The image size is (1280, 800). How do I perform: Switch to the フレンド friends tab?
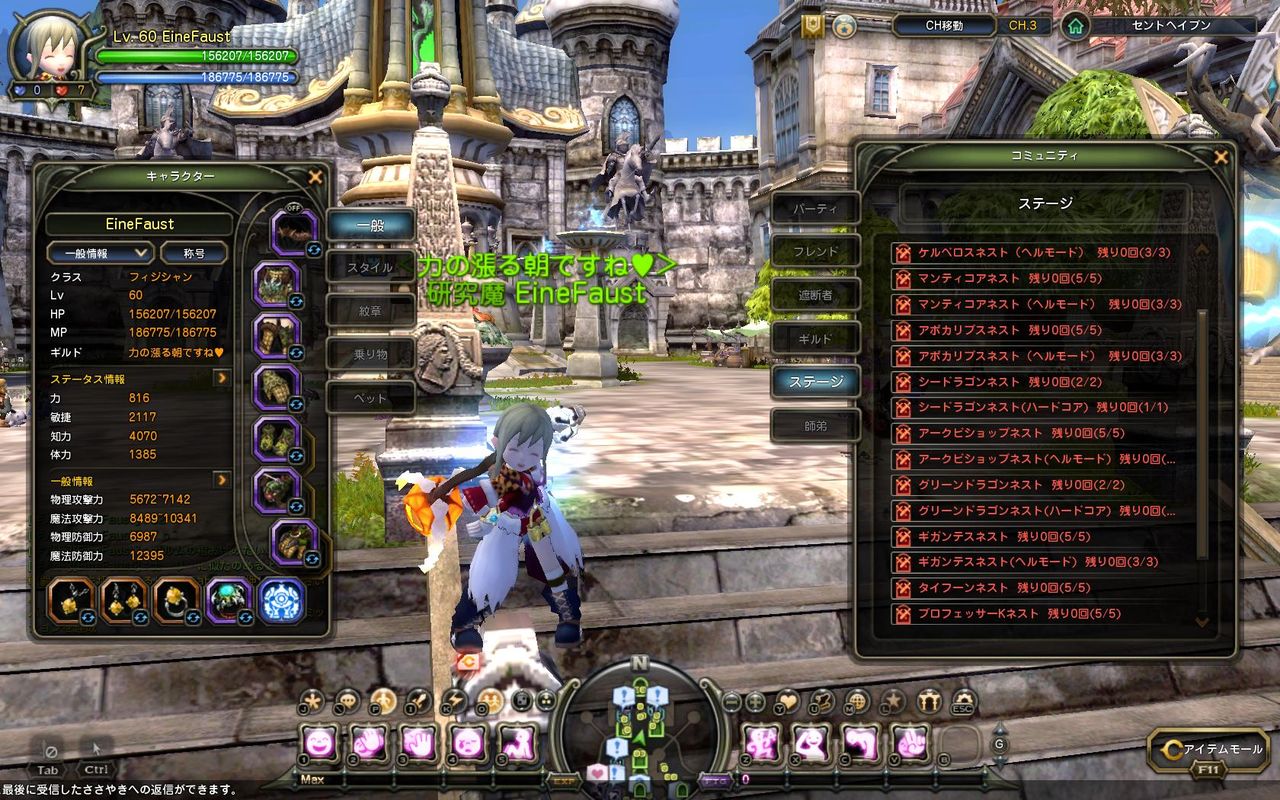(x=815, y=252)
